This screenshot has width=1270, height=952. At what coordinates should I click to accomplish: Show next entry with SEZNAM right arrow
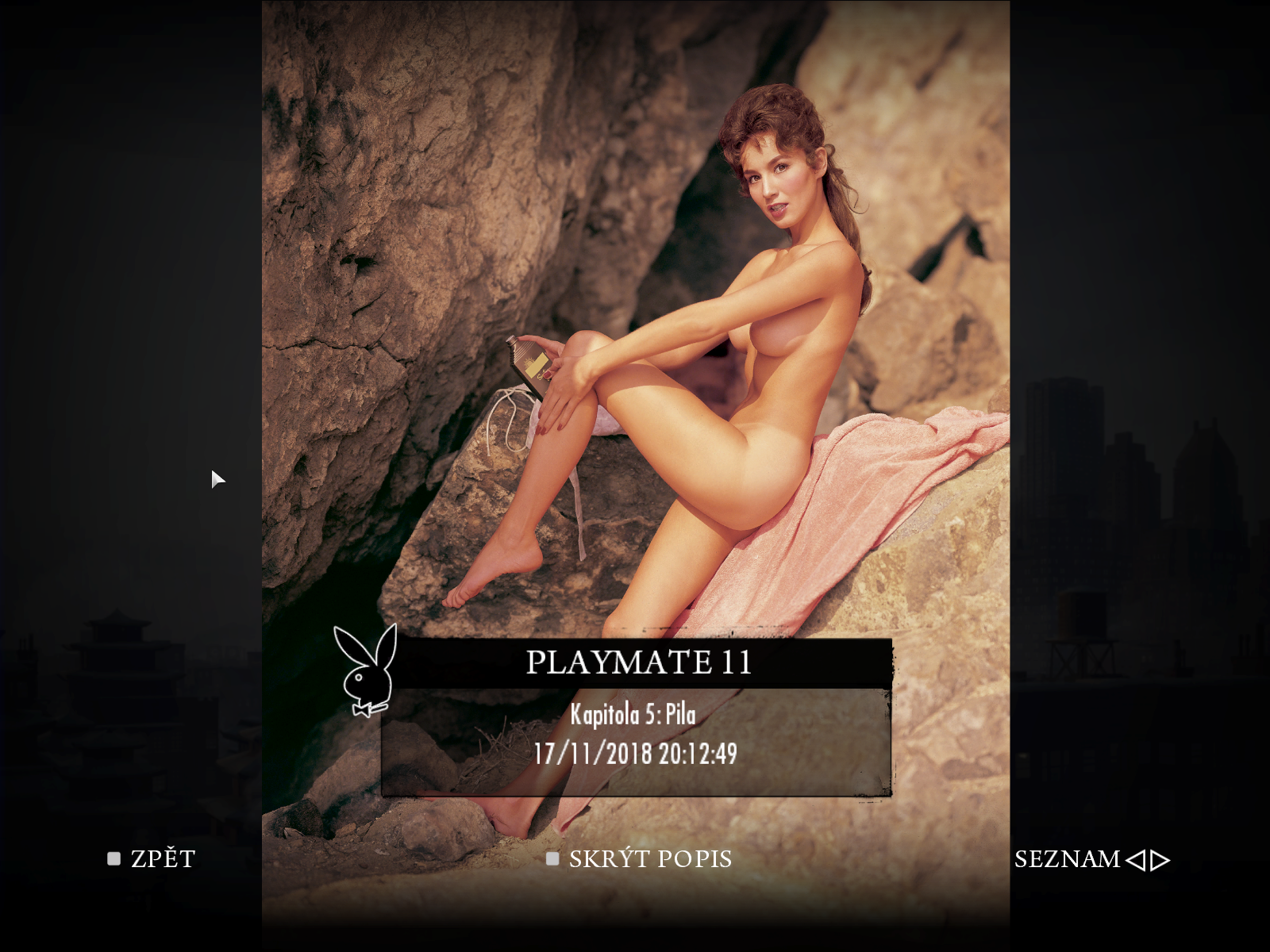(x=1160, y=860)
